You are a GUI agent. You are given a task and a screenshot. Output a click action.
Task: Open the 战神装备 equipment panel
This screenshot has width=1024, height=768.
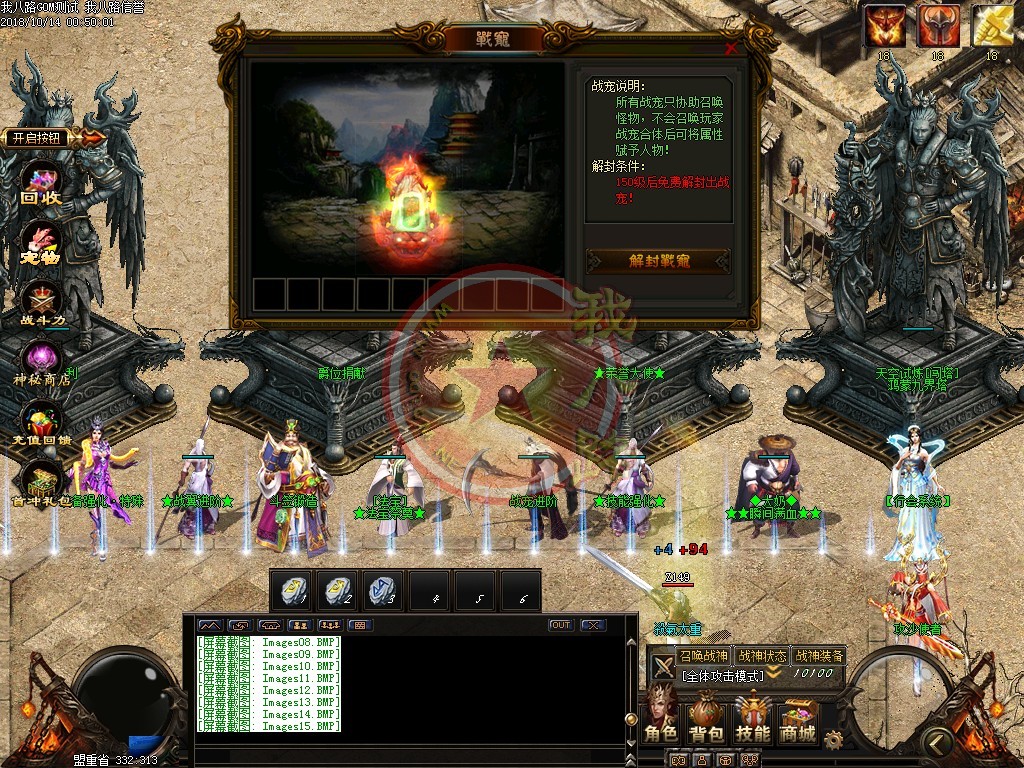[819, 656]
